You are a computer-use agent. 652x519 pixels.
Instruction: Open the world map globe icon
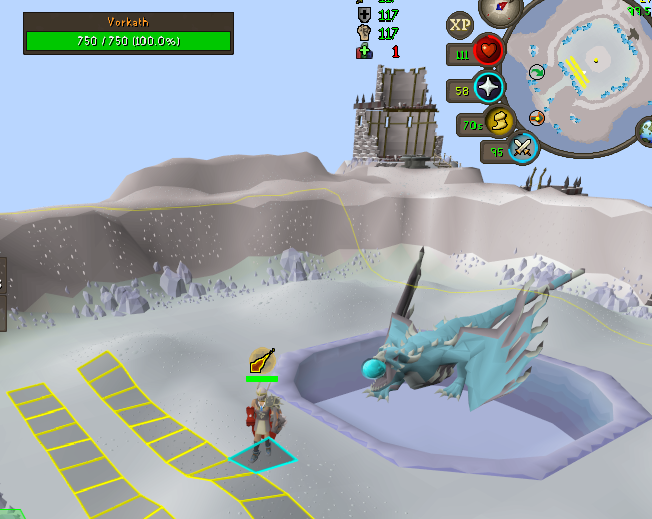(645, 129)
